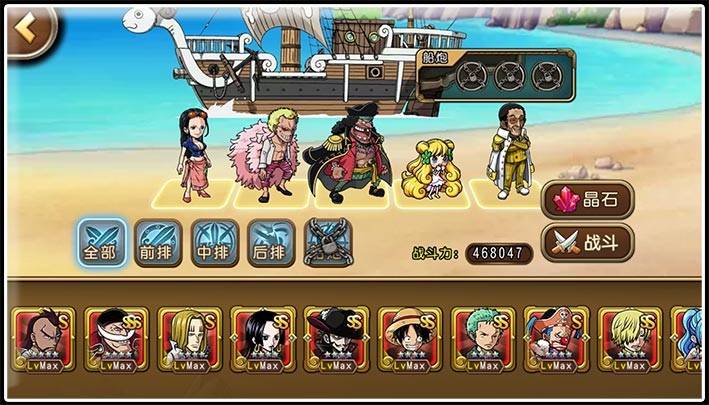The height and width of the screenshot is (405, 709).
Task: Click the locked chain icon next to 后排
Action: tap(328, 242)
